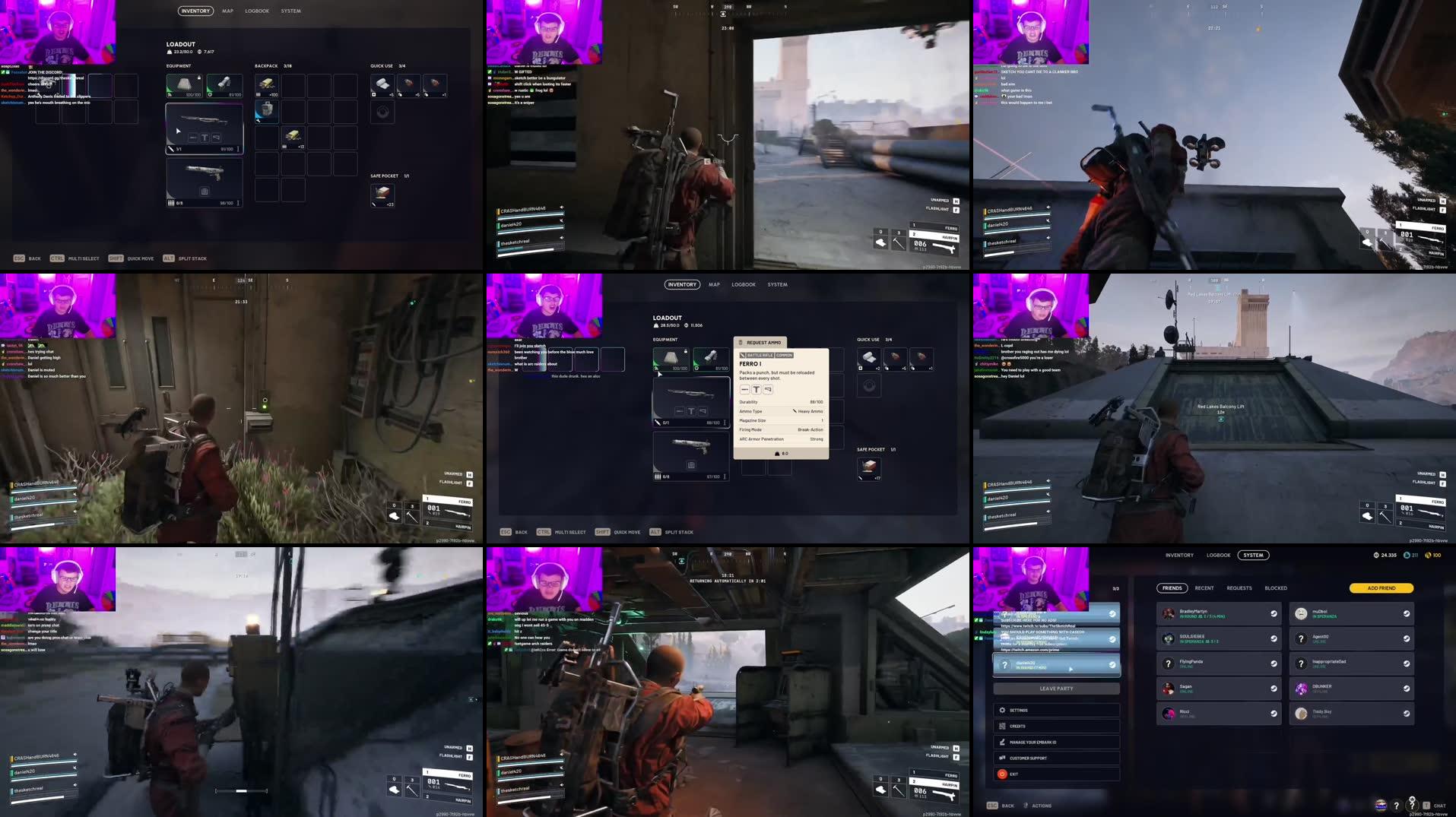Switch to the Map tab
The image size is (1456, 817).
(714, 284)
